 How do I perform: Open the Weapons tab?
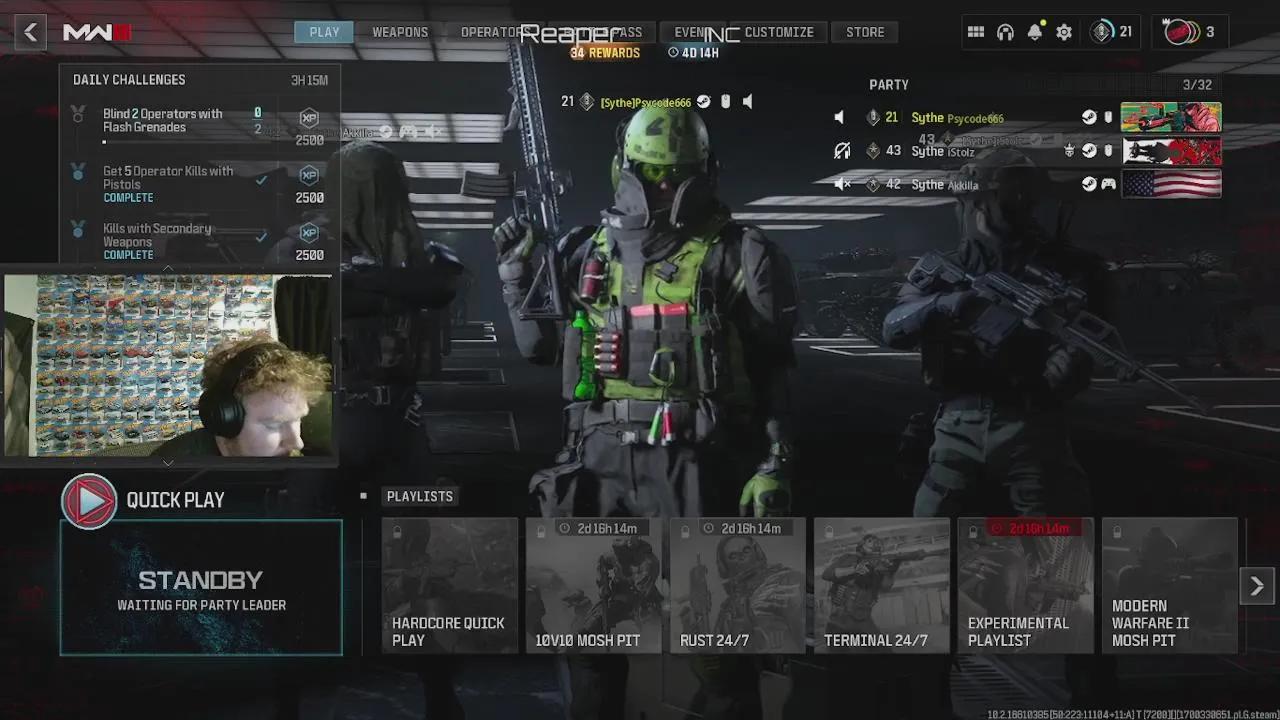pyautogui.click(x=400, y=32)
